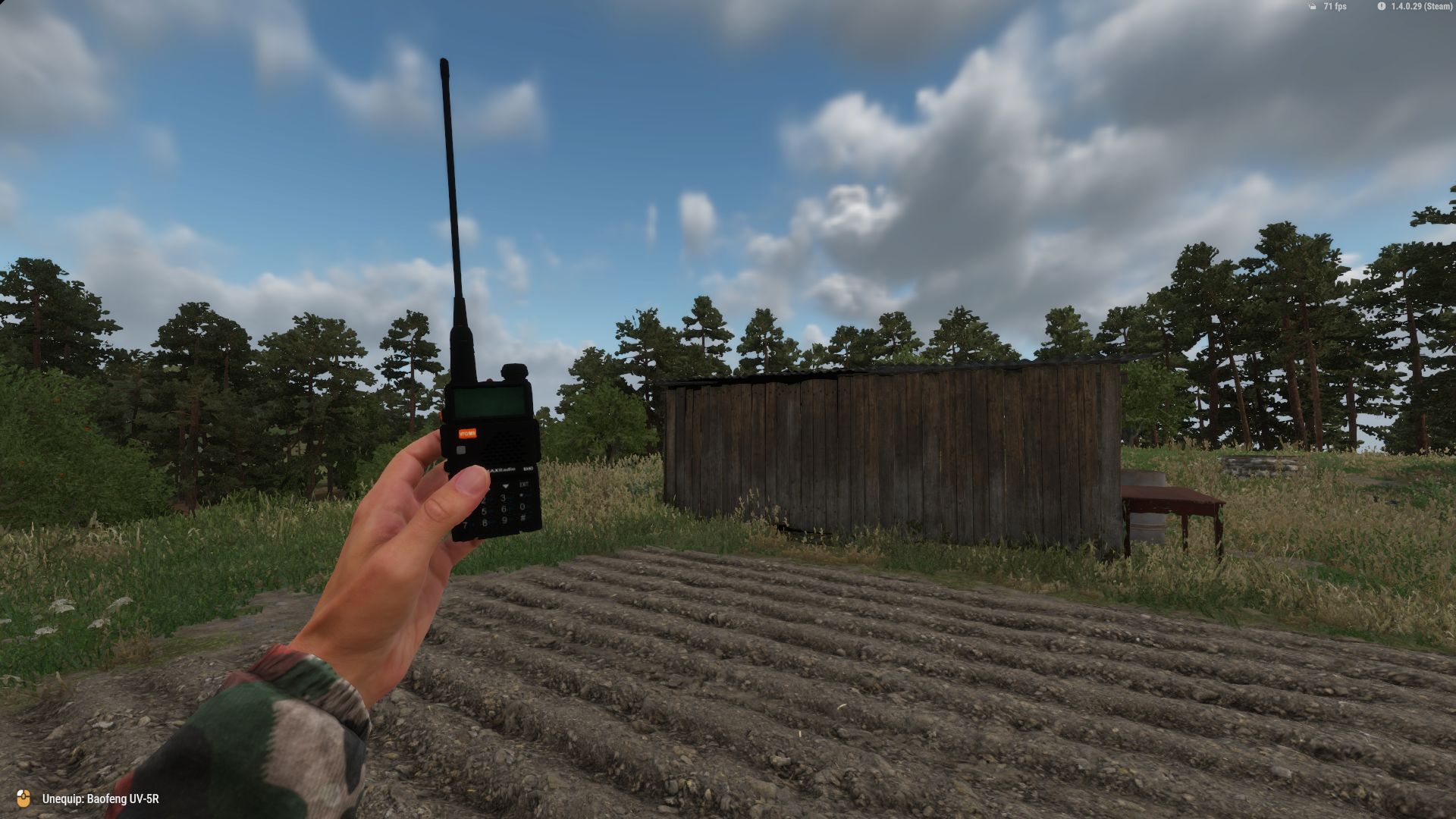Viewport: 1456px width, 819px height.
Task: Click the mouse icon next to the Unequip notification
Action: (23, 799)
